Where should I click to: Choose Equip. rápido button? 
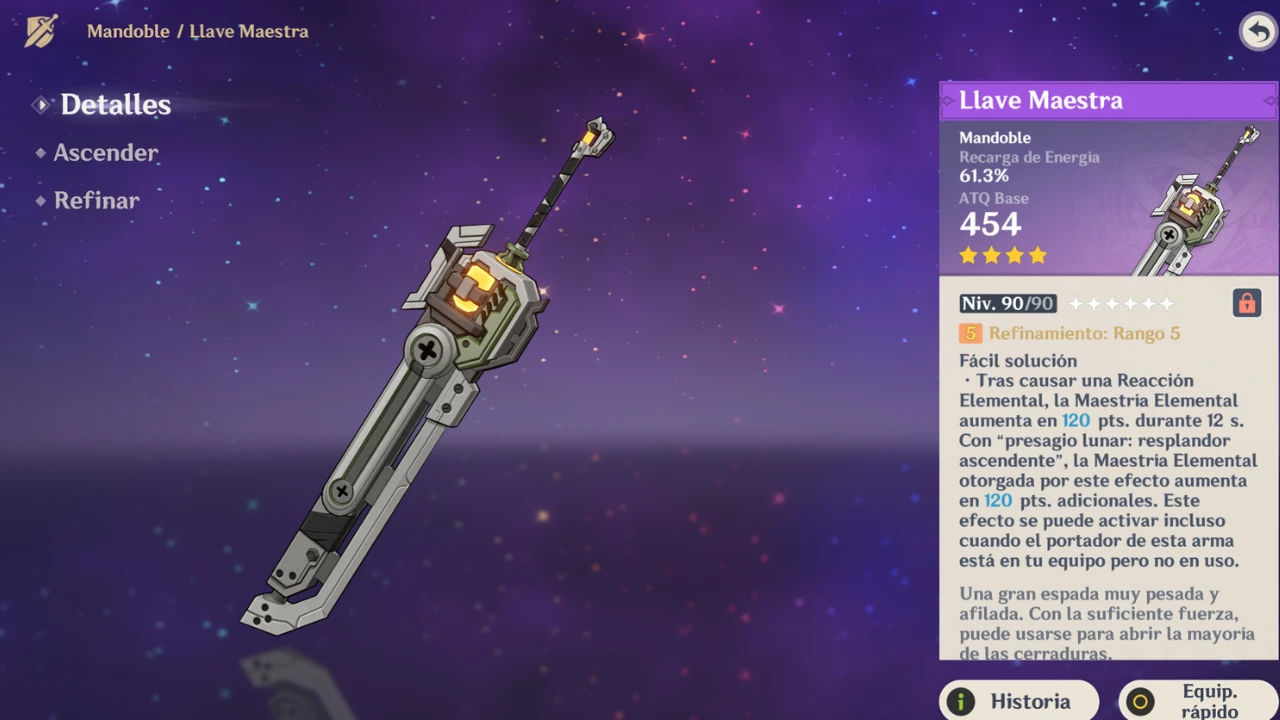coord(1197,701)
